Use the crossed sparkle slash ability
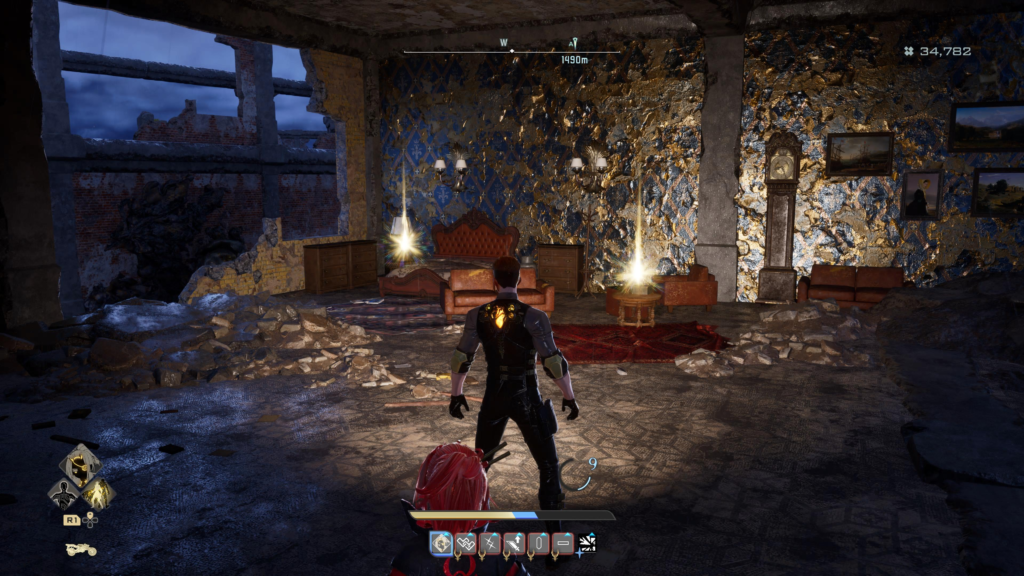The width and height of the screenshot is (1024, 576). click(490, 543)
